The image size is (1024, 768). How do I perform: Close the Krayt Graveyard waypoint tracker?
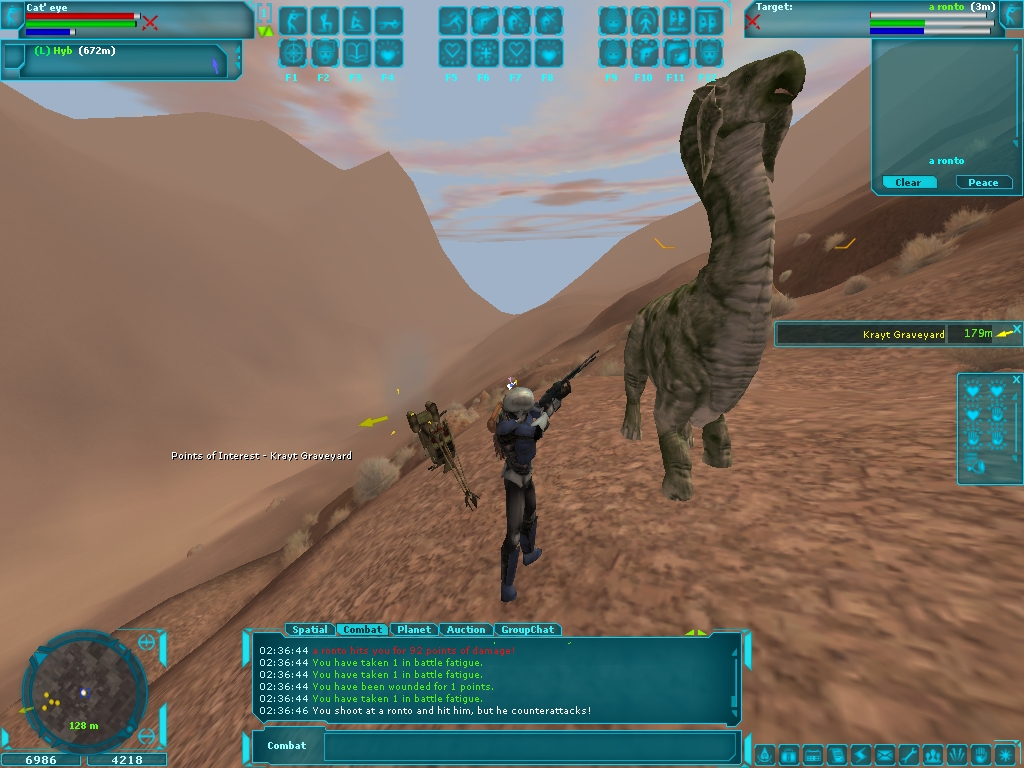click(1017, 328)
